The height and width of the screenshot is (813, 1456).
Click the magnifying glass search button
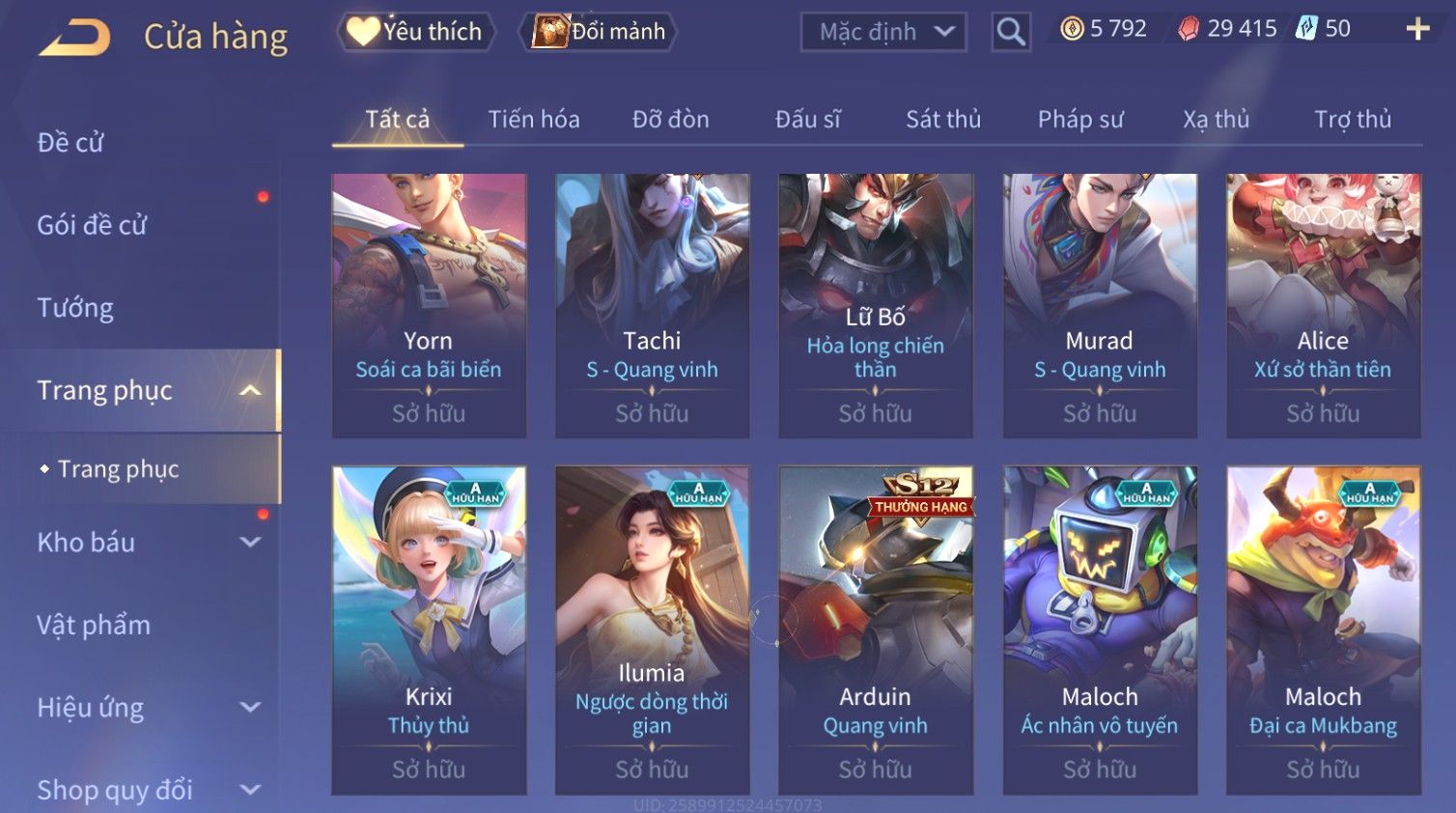coord(1010,32)
